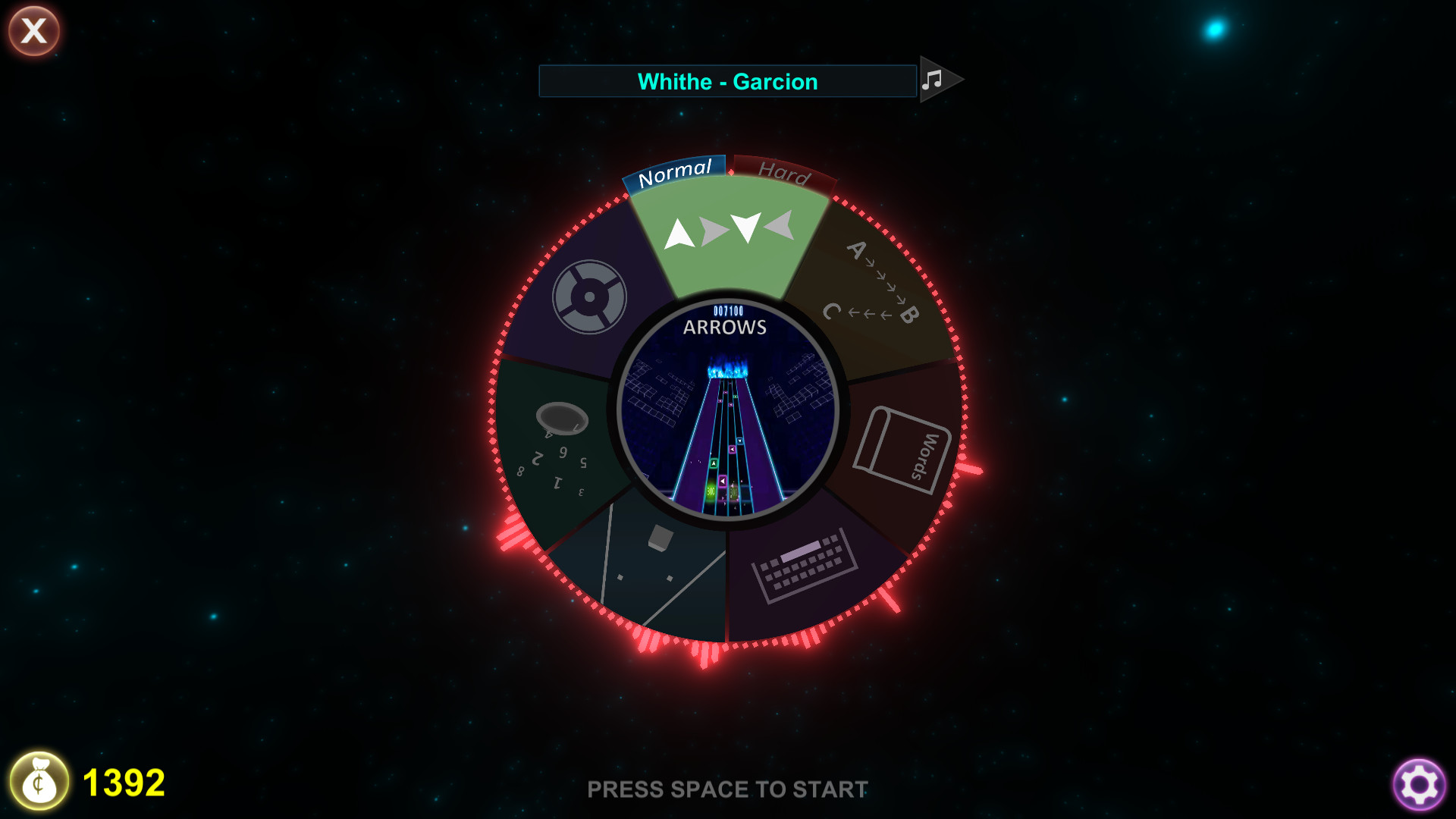Close the menu with the X button

(33, 30)
